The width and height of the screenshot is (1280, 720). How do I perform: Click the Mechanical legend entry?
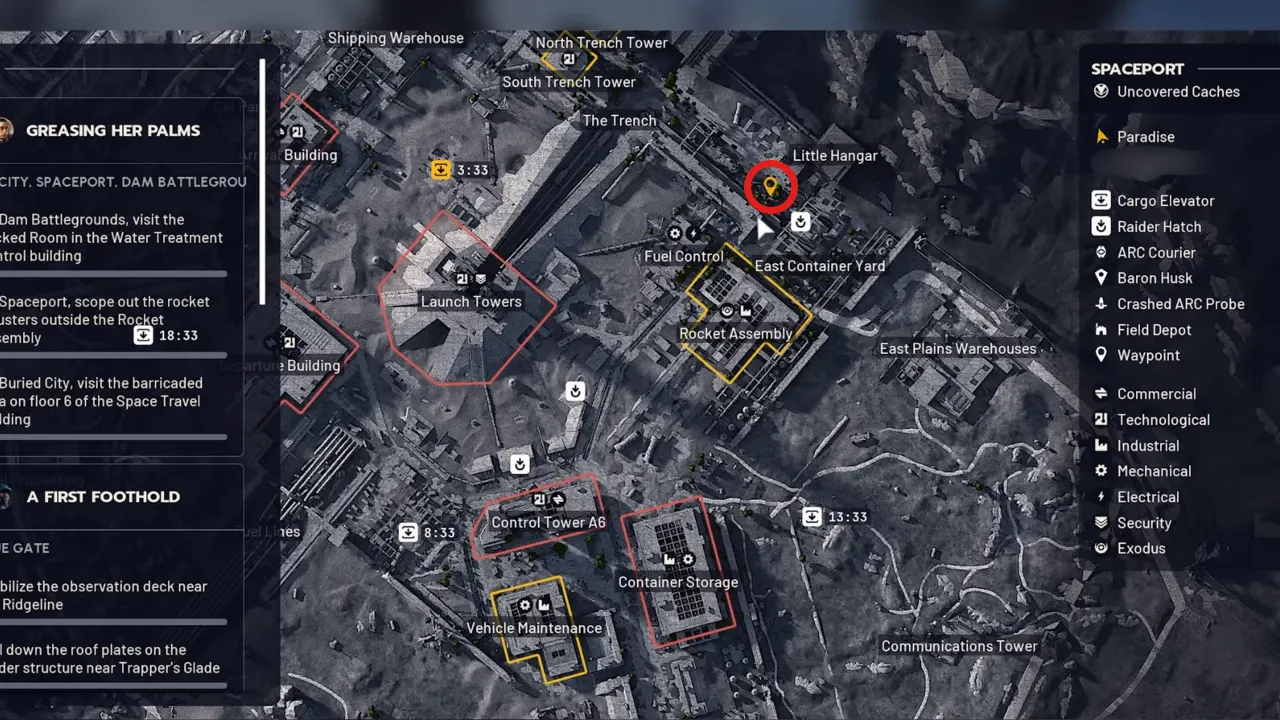click(1100, 471)
